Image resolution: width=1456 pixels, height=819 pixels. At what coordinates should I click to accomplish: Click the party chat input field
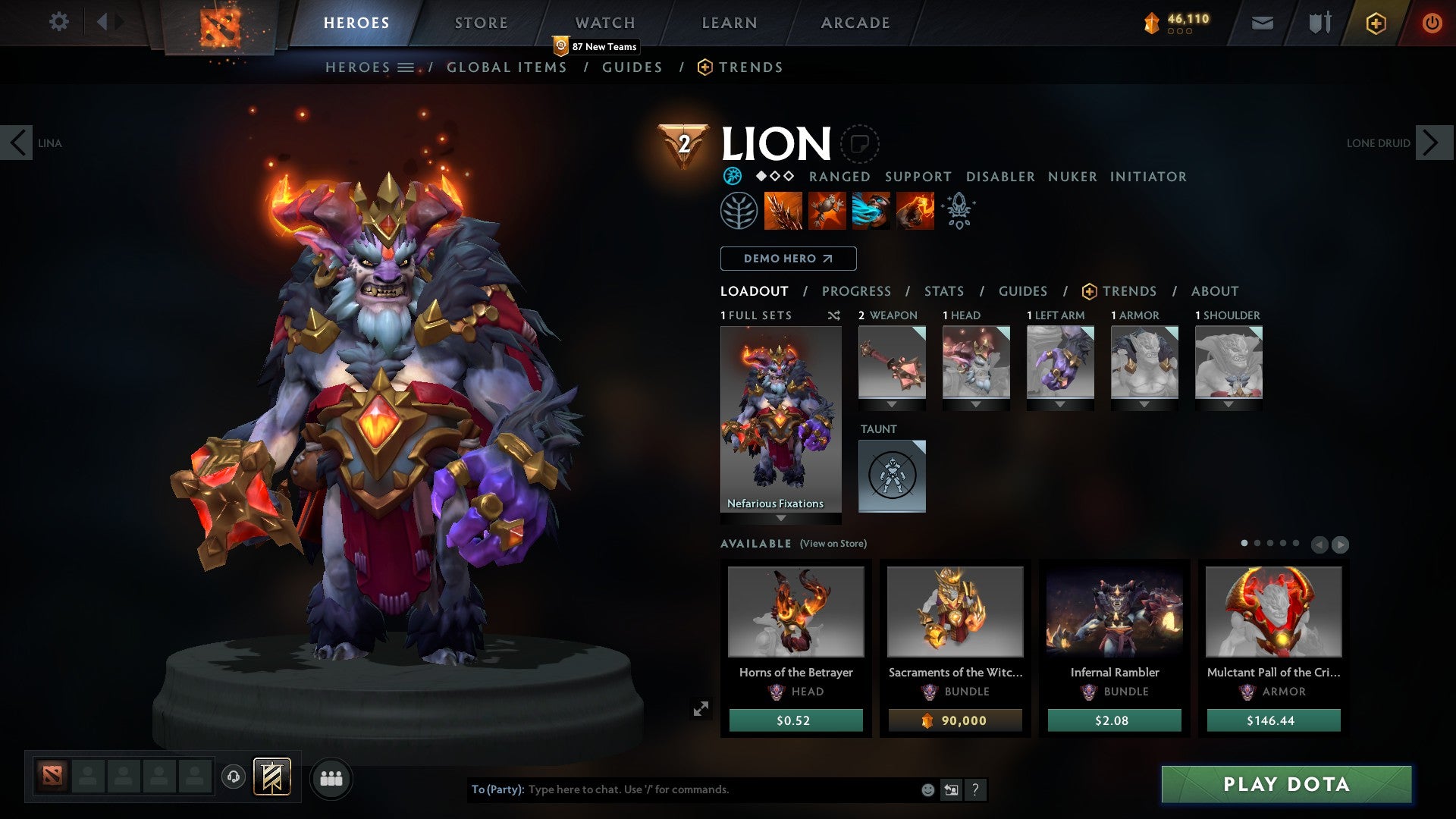(682, 789)
